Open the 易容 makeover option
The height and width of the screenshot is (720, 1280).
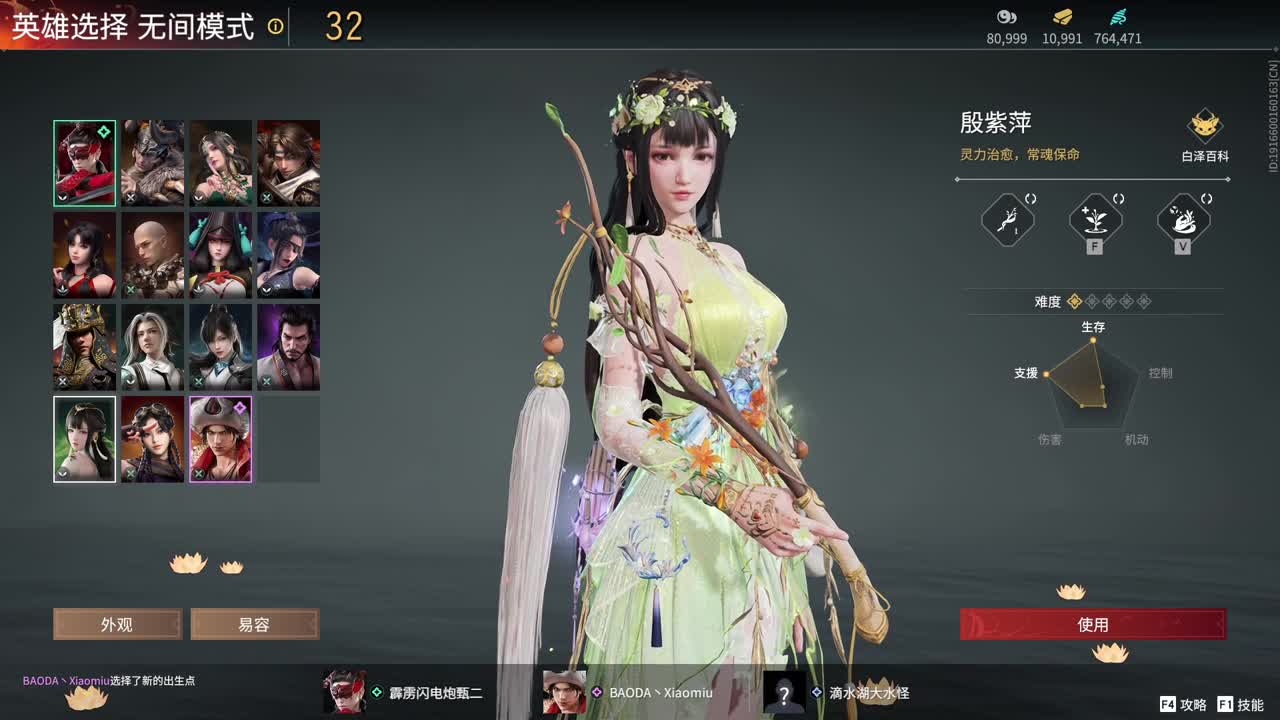pyautogui.click(x=253, y=624)
